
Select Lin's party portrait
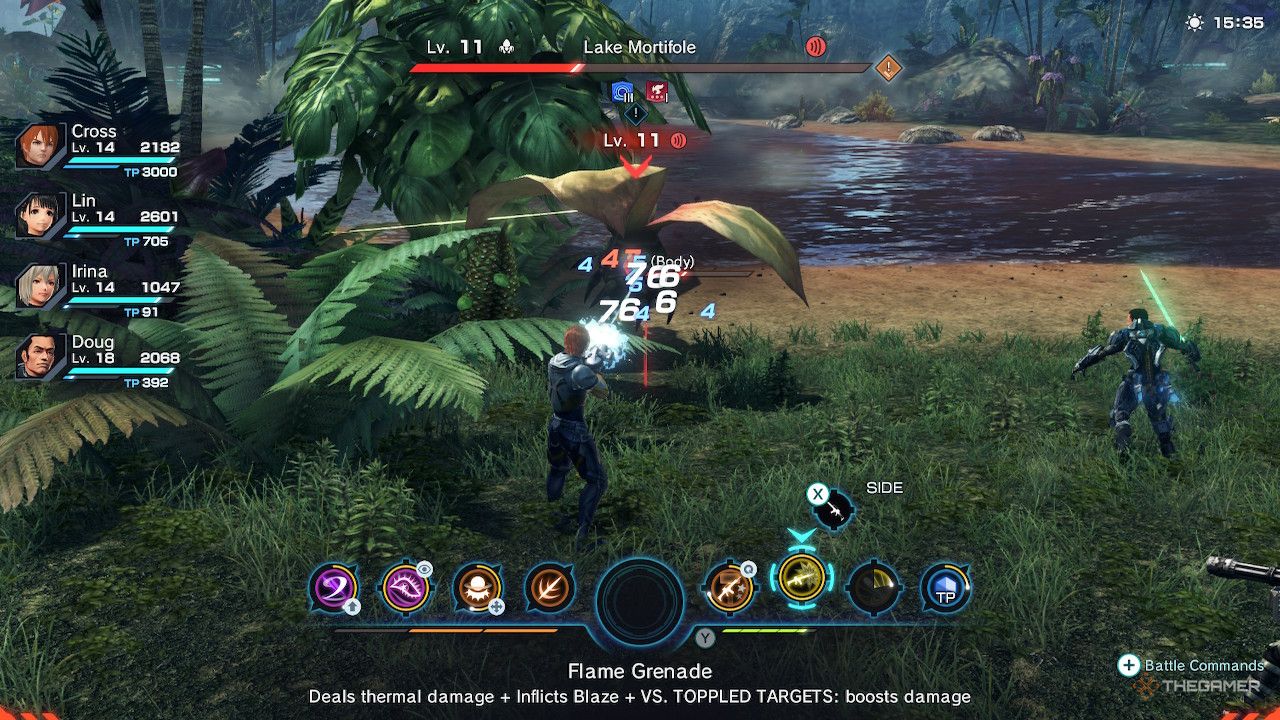pos(35,216)
